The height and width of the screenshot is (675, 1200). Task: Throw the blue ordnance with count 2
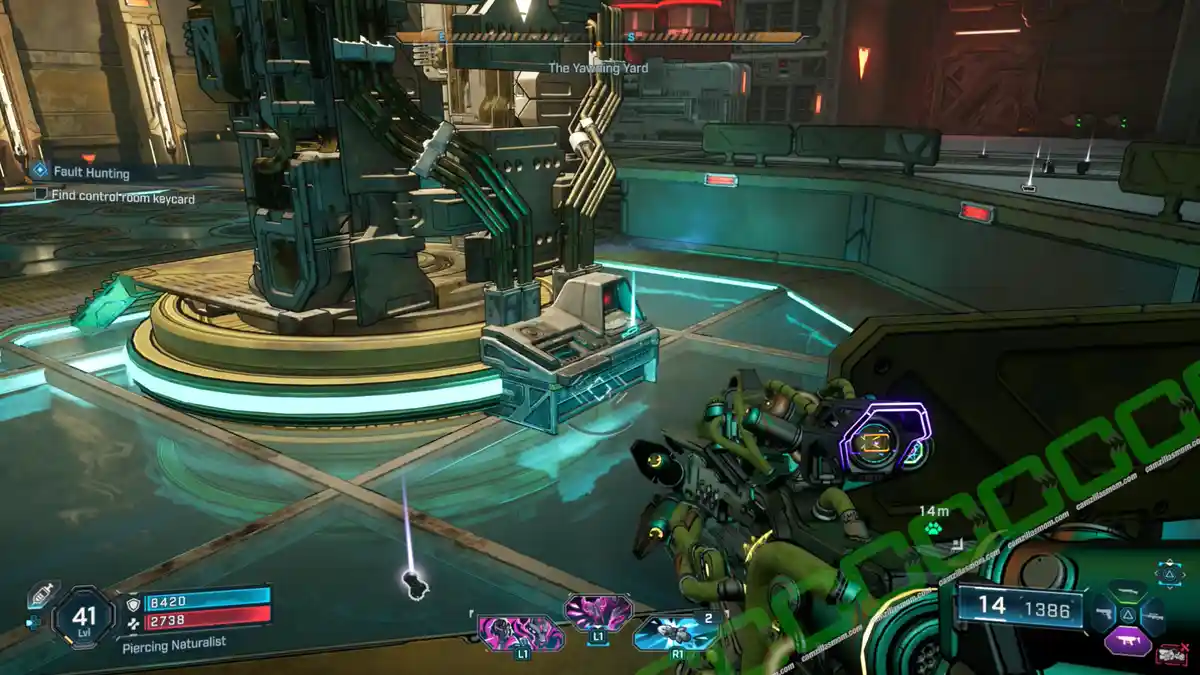click(676, 632)
